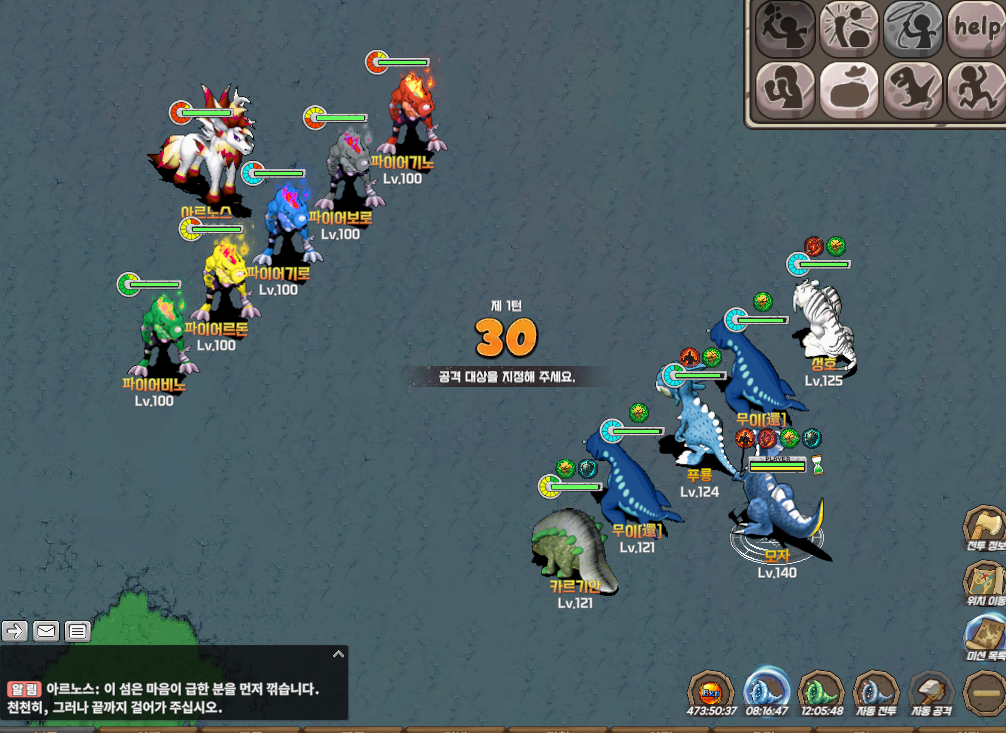Viewport: 1006px width, 733px height.
Task: Toggle auto attack (자동 공격) hammer icon
Action: click(930, 693)
